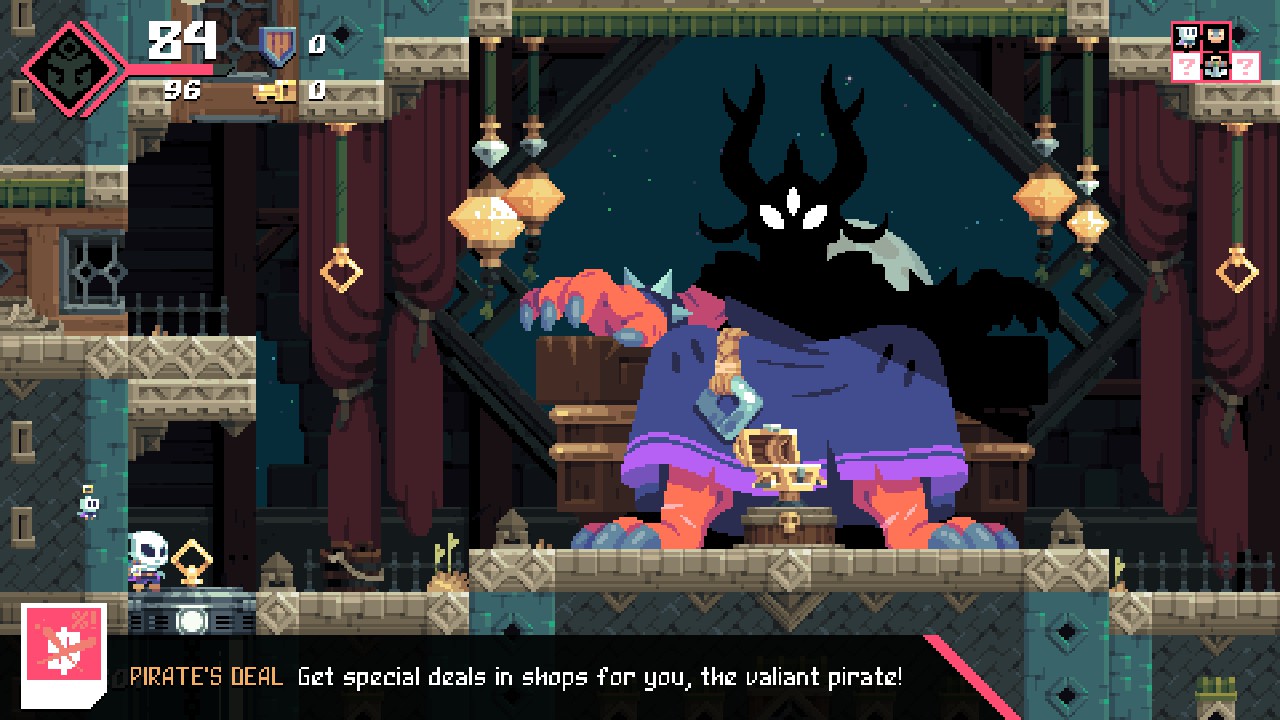Click the golden key counter icon

click(x=274, y=91)
